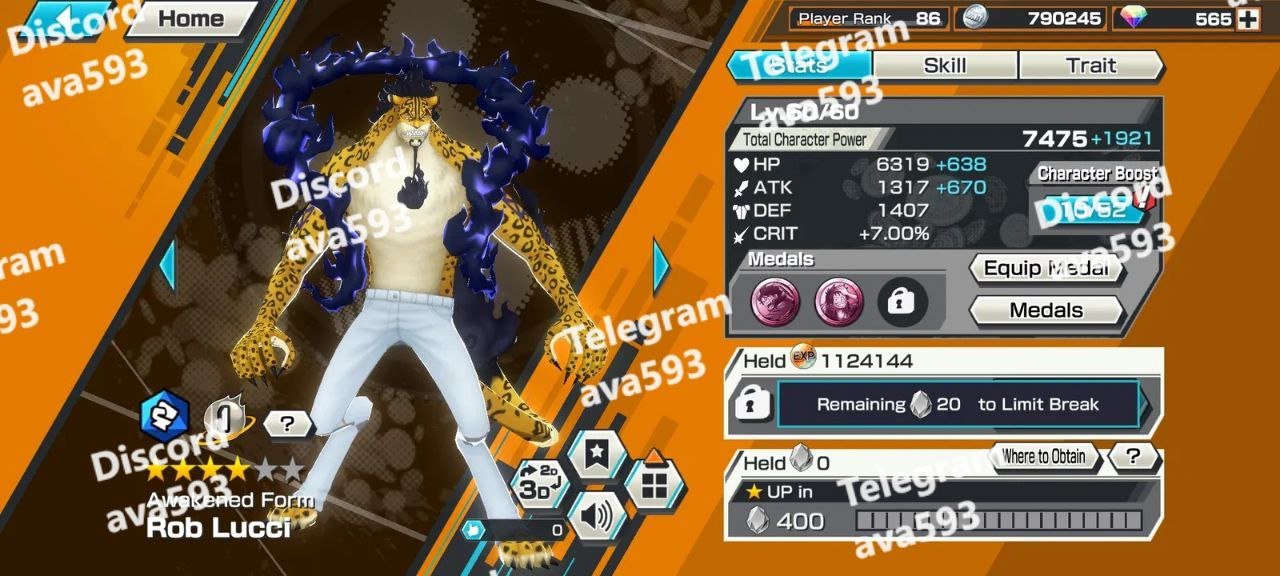Open the question mark near class icons

click(288, 424)
